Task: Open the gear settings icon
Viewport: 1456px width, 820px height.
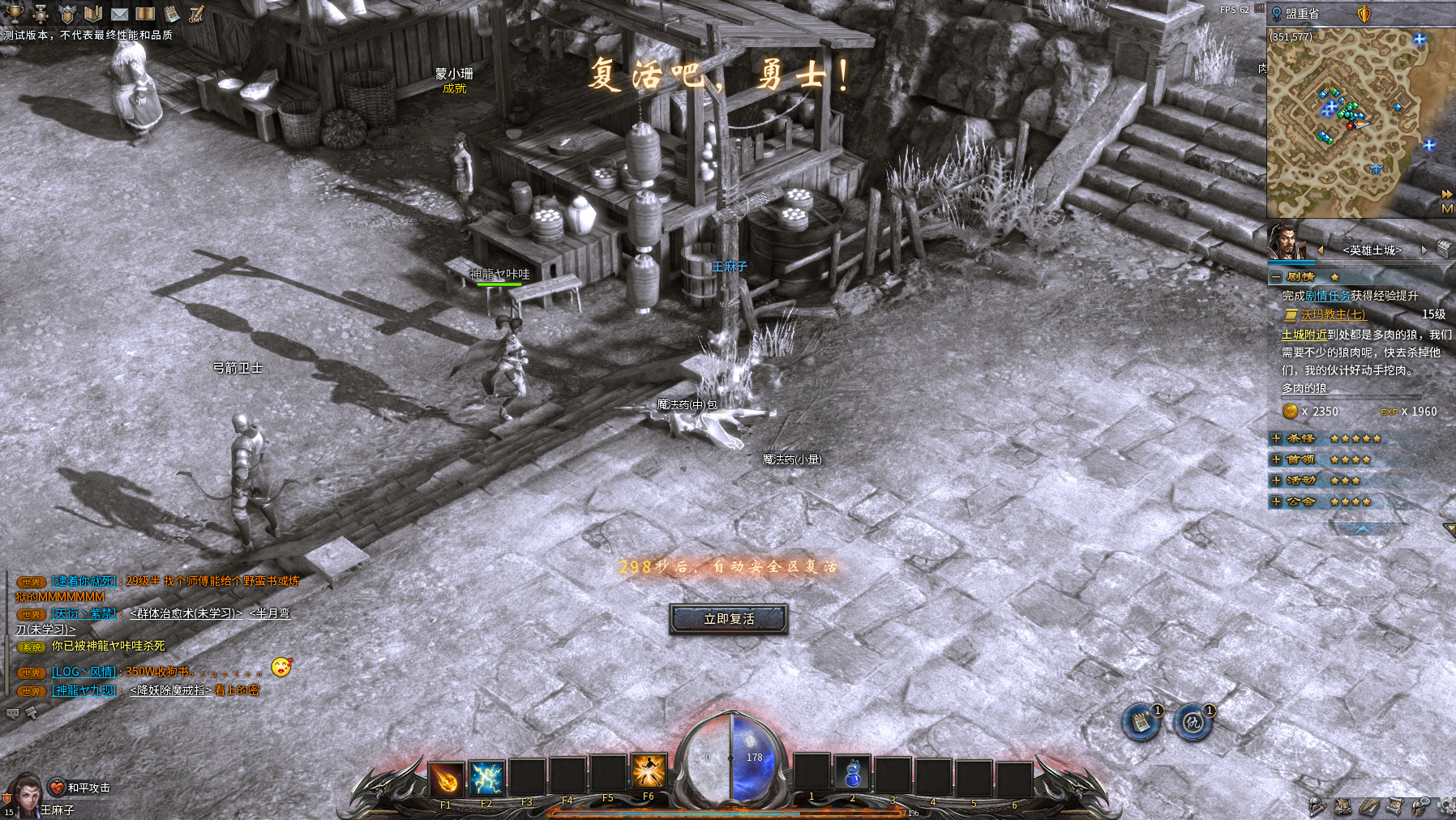Action: point(1445,805)
